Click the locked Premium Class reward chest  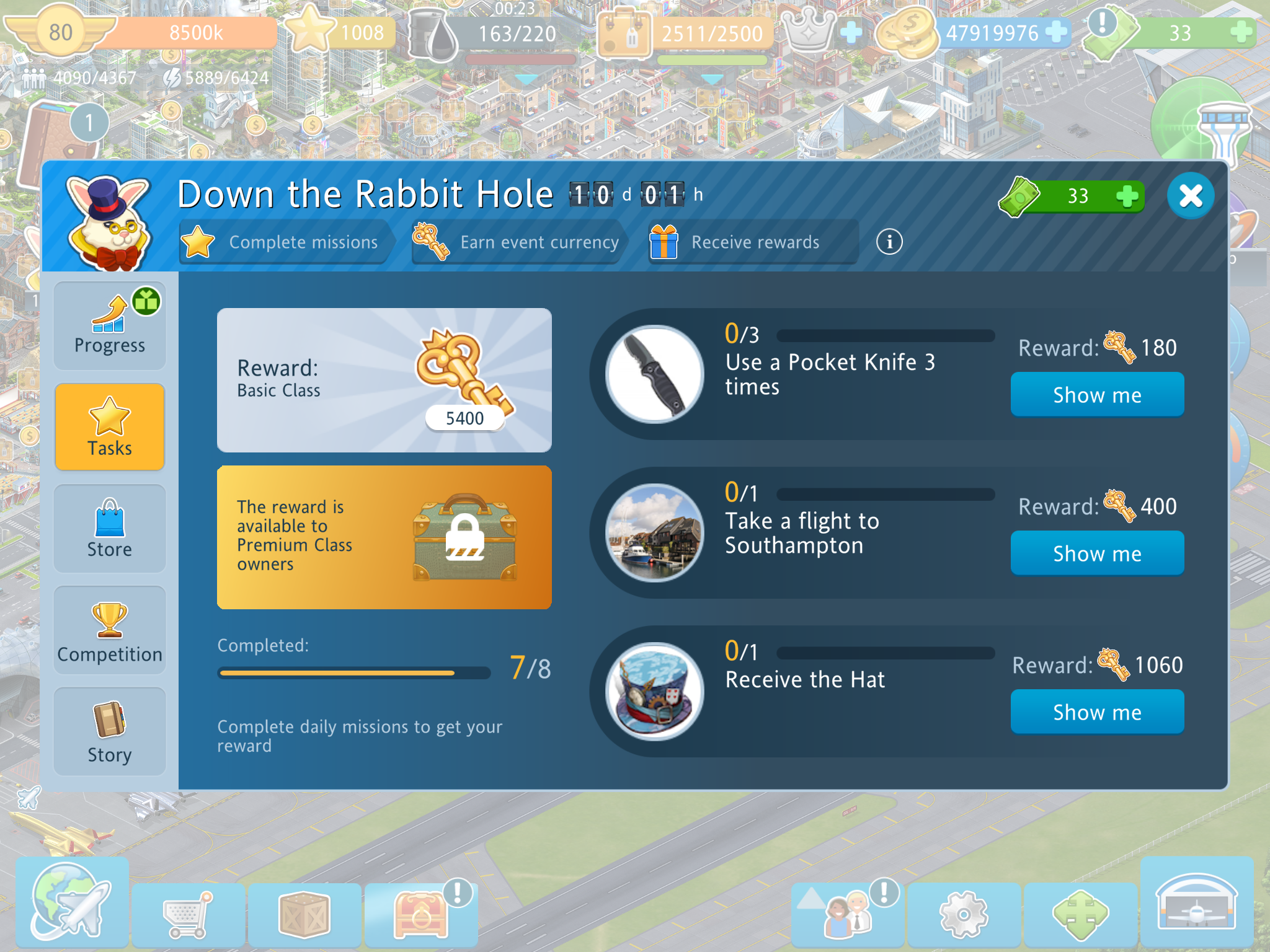[464, 537]
